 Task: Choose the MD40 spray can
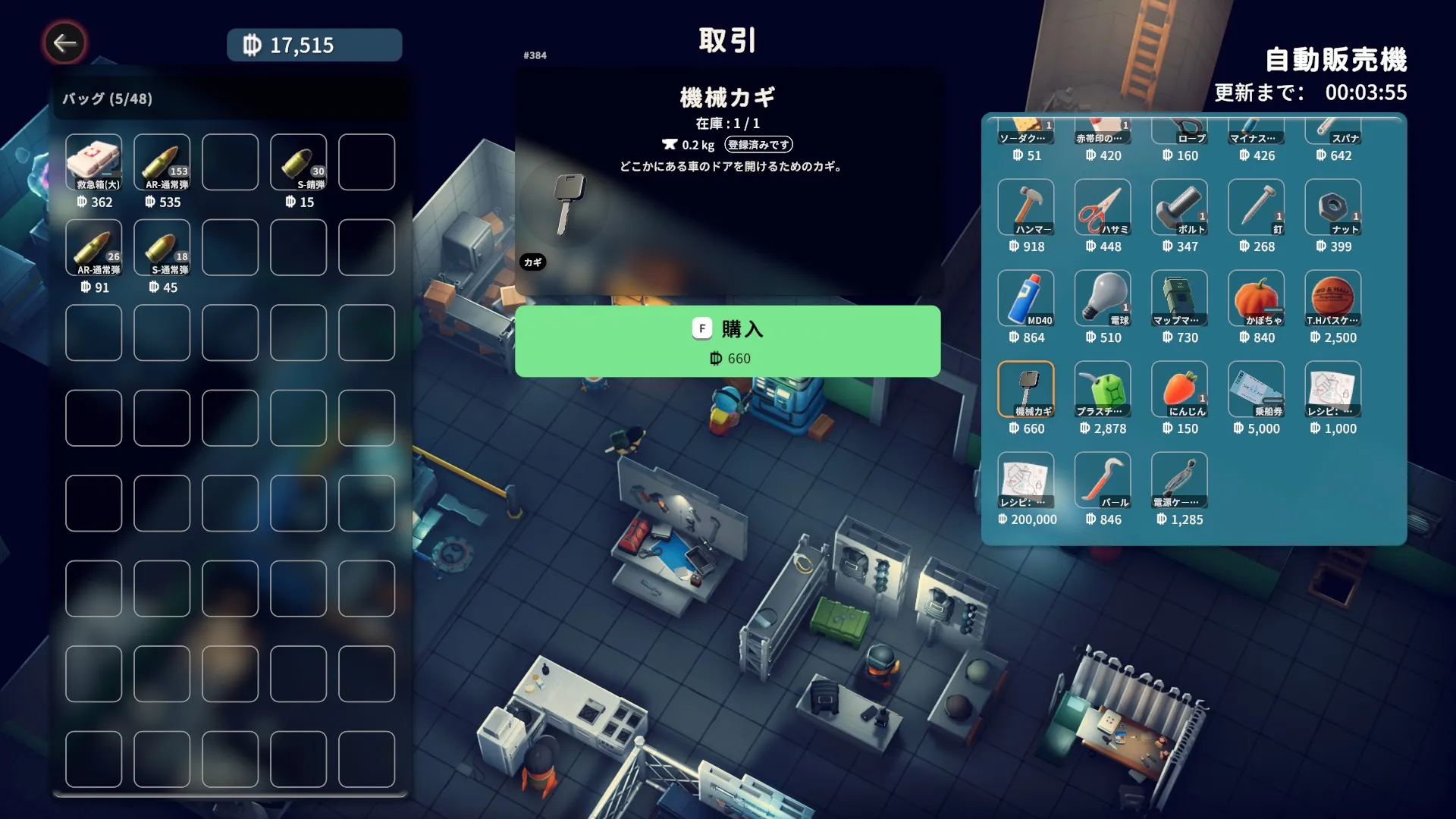(x=1025, y=298)
